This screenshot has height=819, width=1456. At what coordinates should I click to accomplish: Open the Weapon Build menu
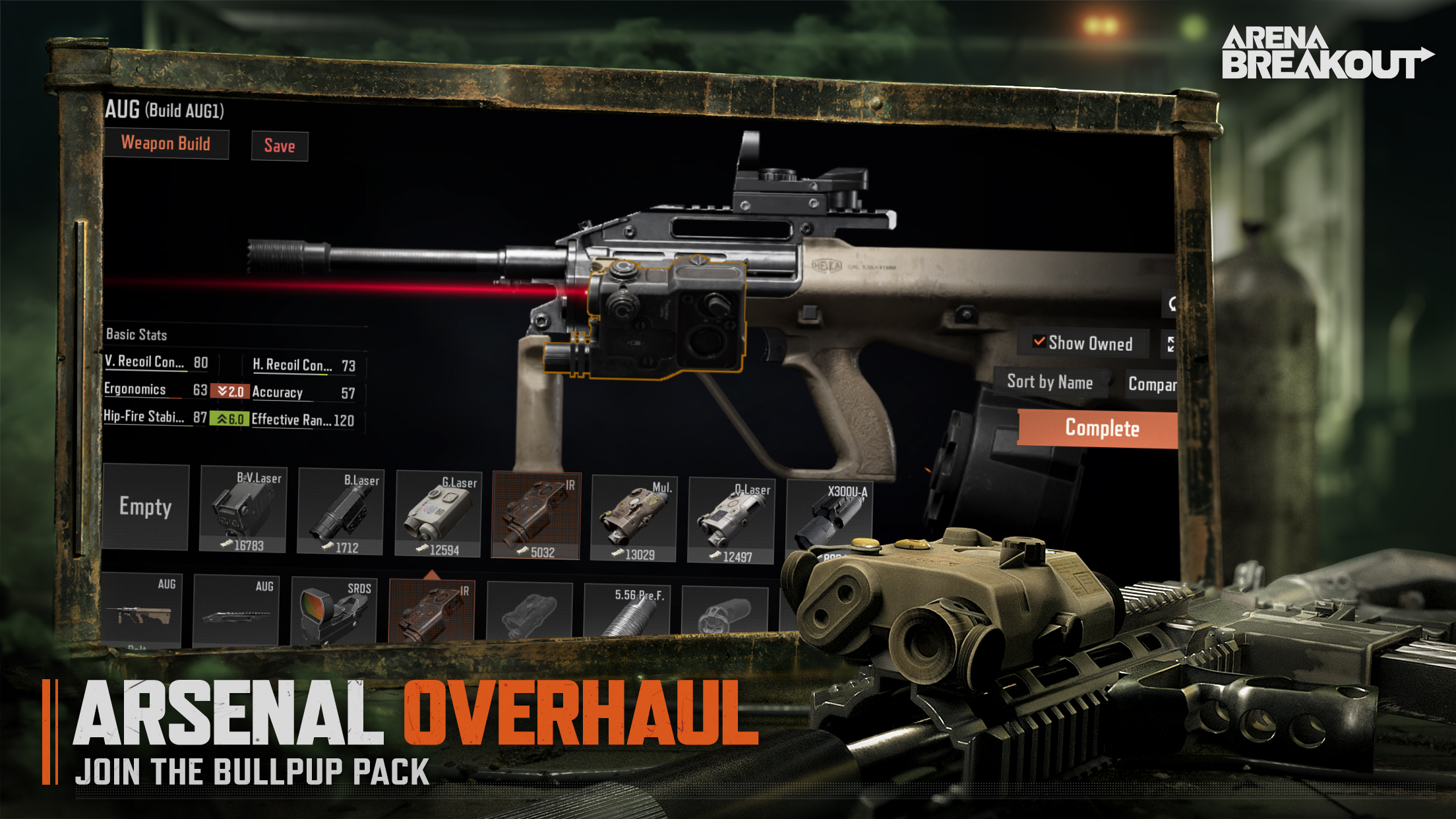click(166, 144)
